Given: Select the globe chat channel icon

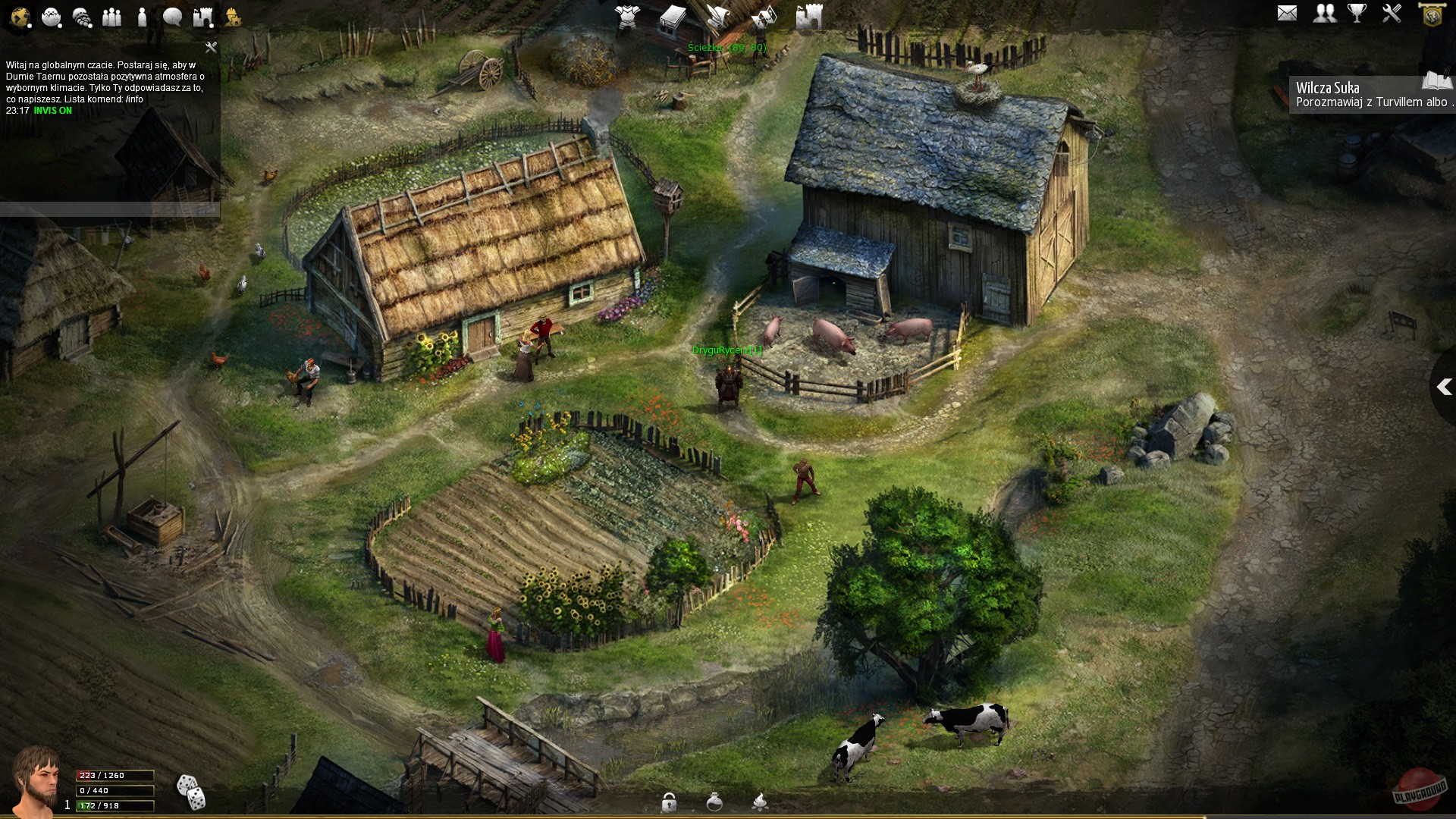Looking at the screenshot, I should 20,17.
